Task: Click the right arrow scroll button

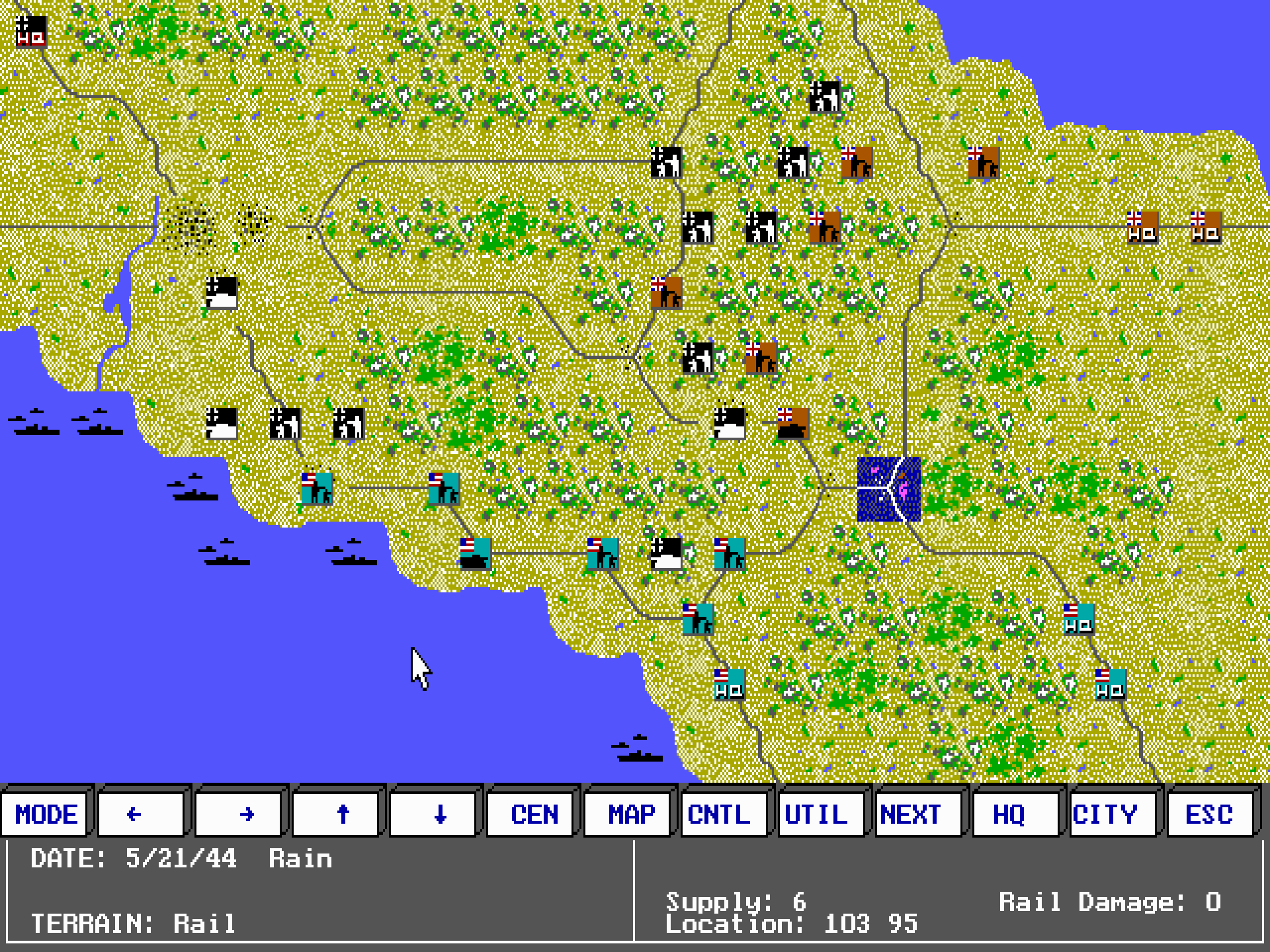Action: 239,814
